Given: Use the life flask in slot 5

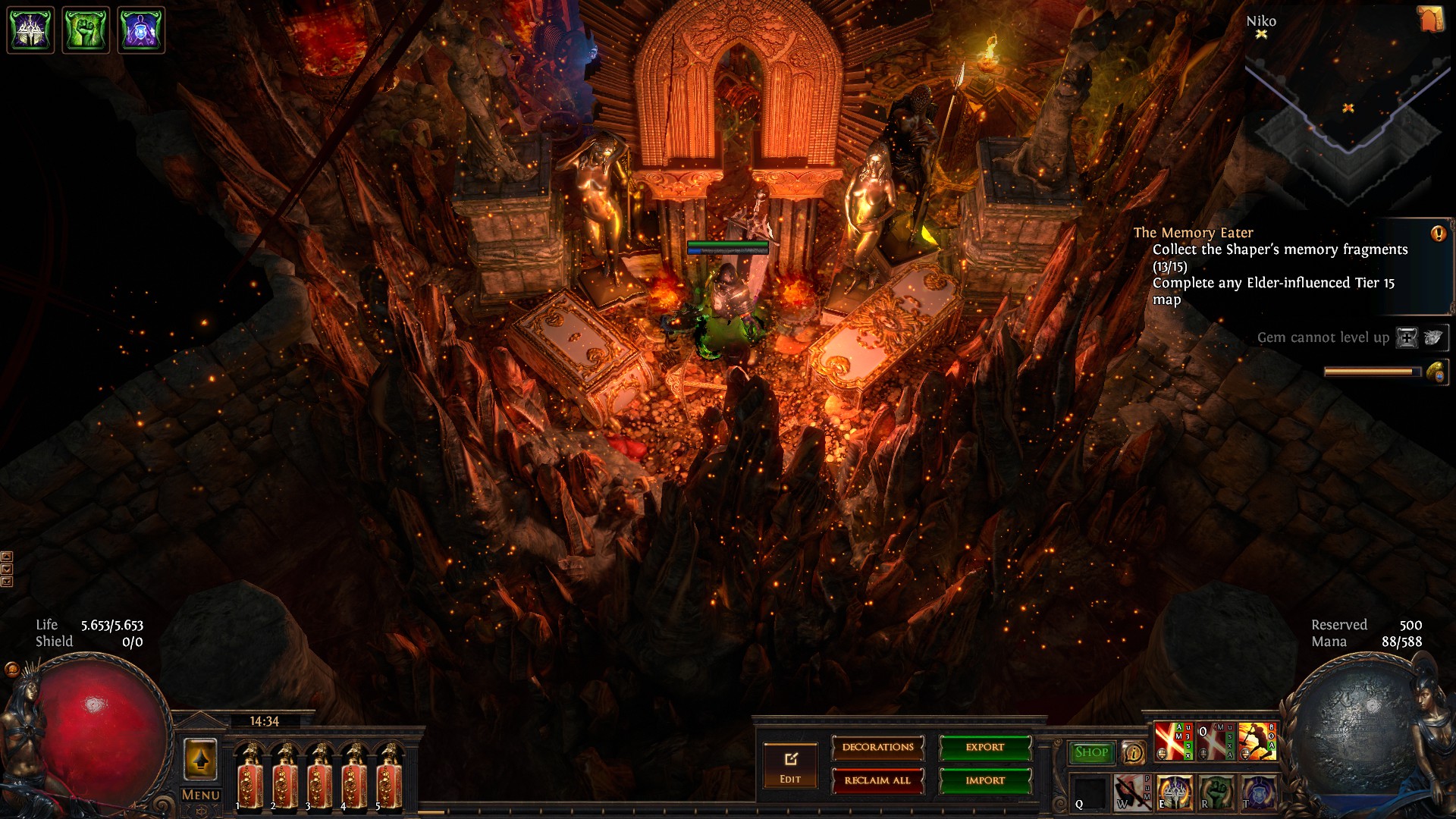Looking at the screenshot, I should 390,776.
